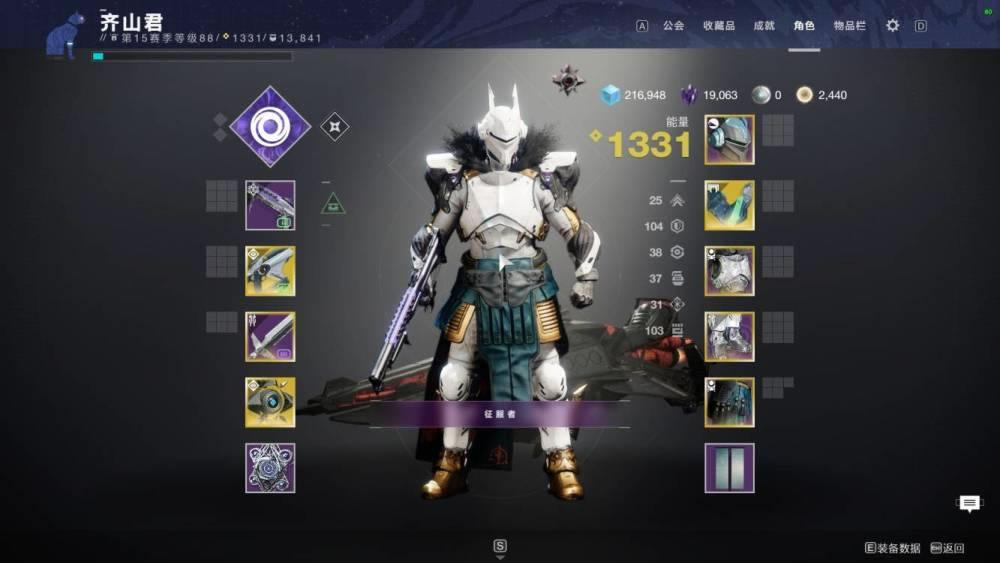Open the yellow Ghost shell slot
Image resolution: width=1000 pixels, height=563 pixels.
pyautogui.click(x=270, y=402)
